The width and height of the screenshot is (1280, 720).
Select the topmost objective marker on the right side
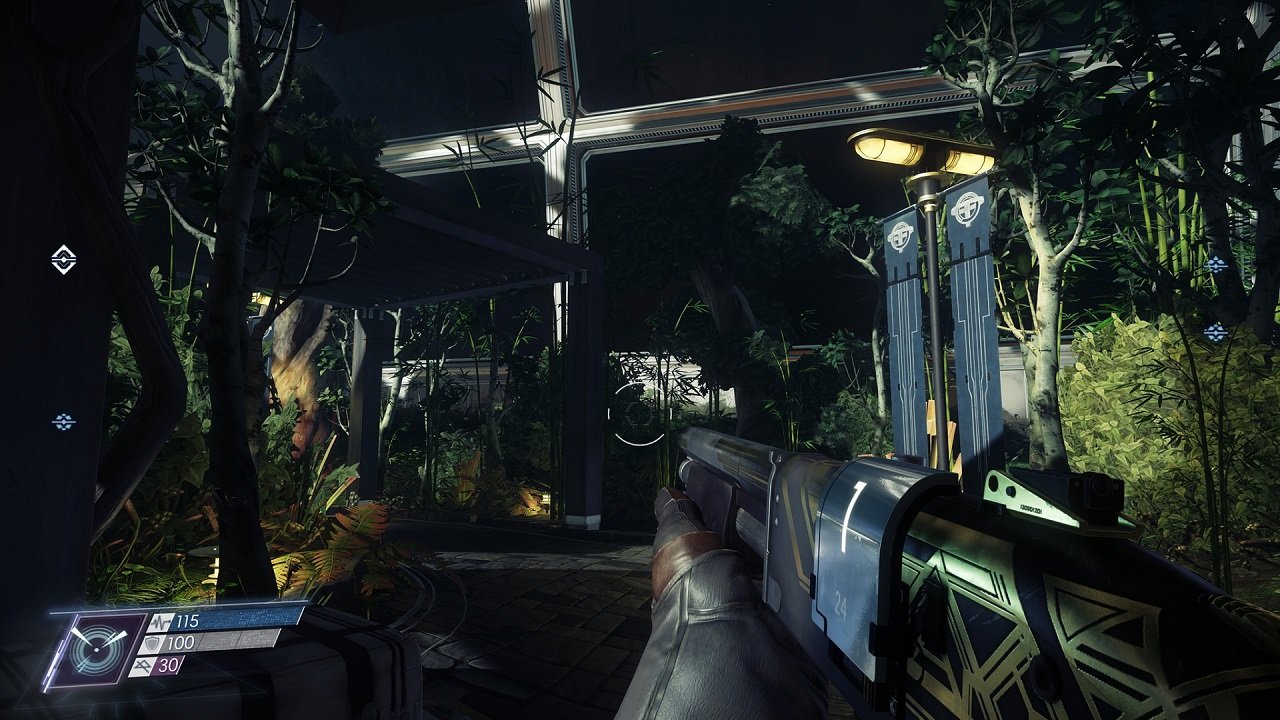[x=1216, y=264]
